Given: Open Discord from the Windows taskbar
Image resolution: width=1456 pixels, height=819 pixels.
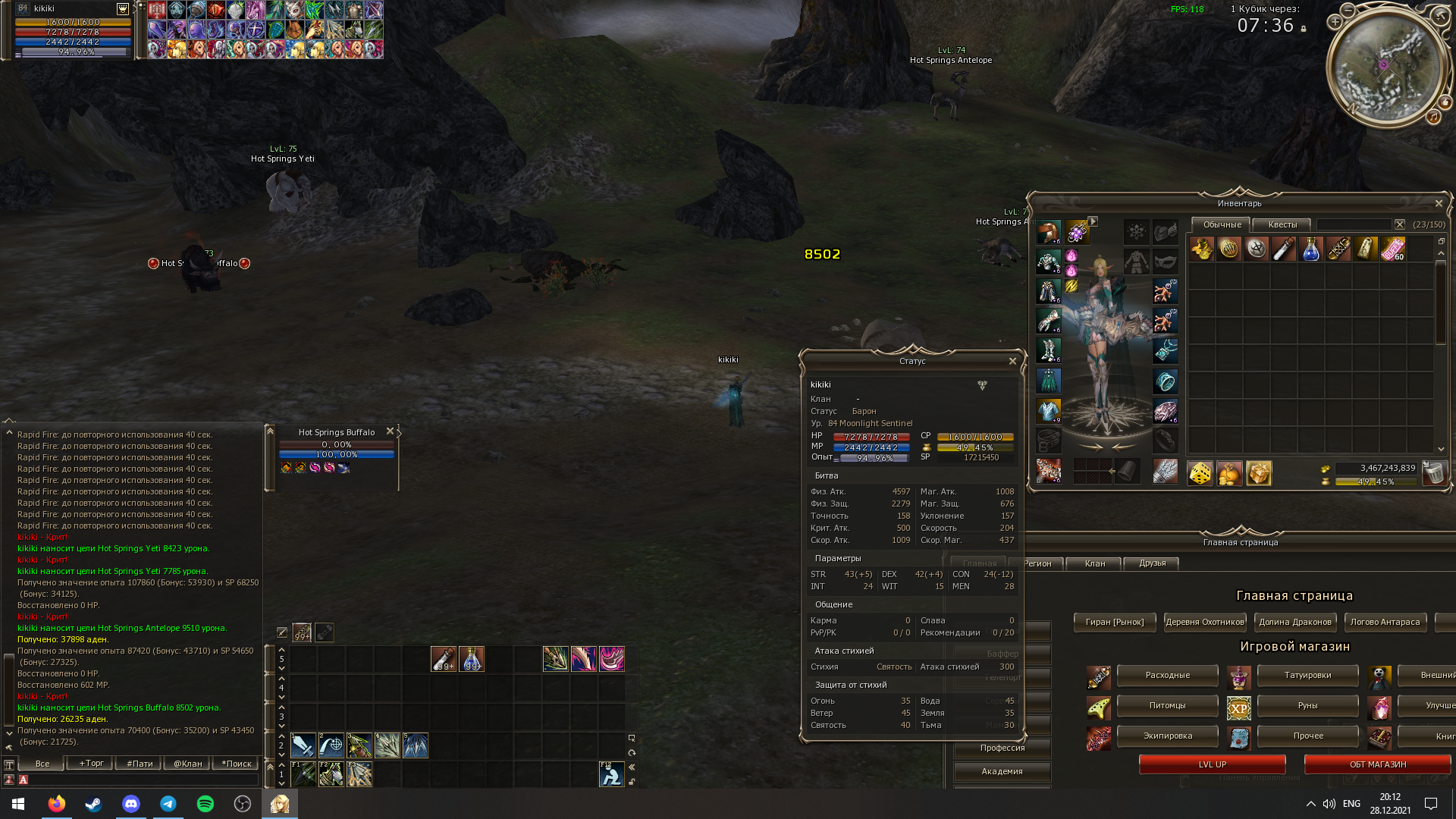Looking at the screenshot, I should click(131, 804).
